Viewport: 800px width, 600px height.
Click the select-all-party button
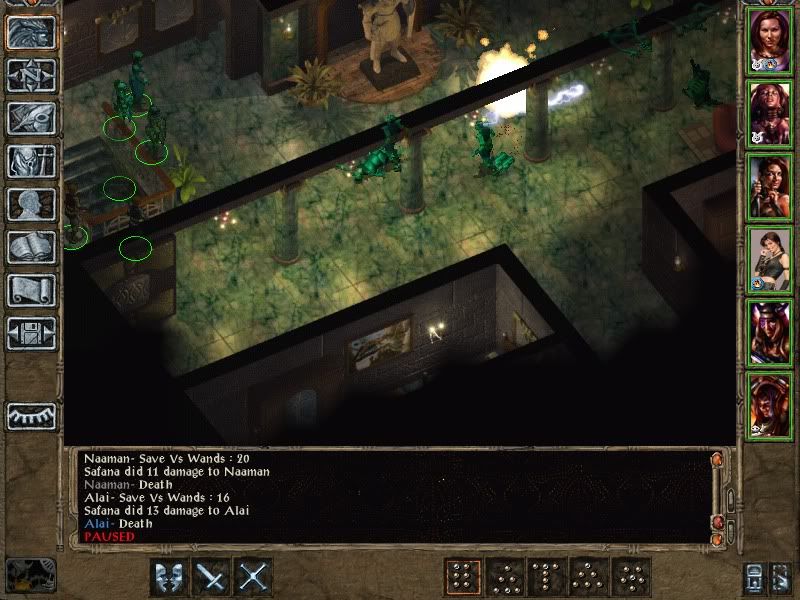click(x=753, y=577)
